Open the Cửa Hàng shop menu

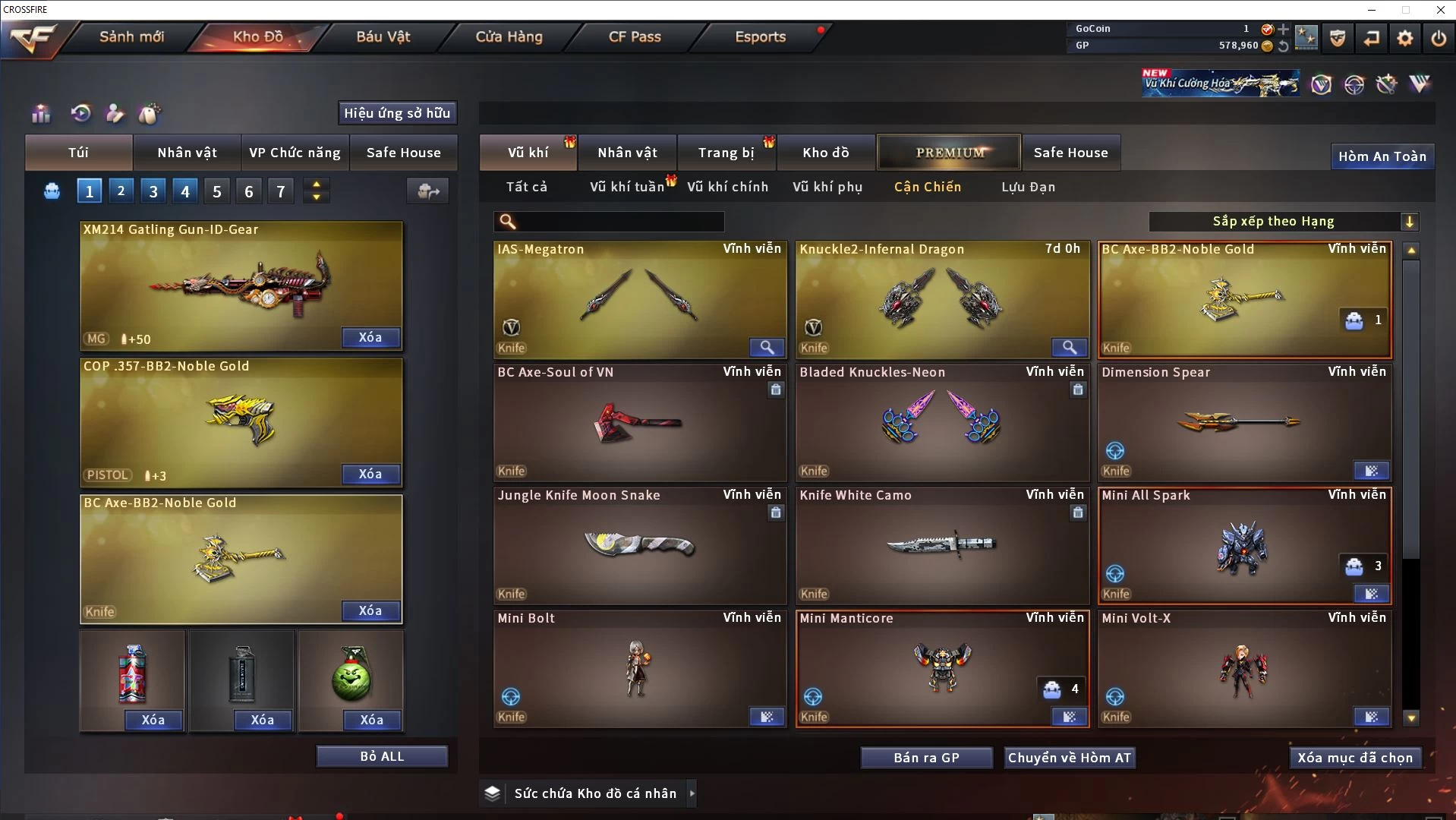[509, 36]
